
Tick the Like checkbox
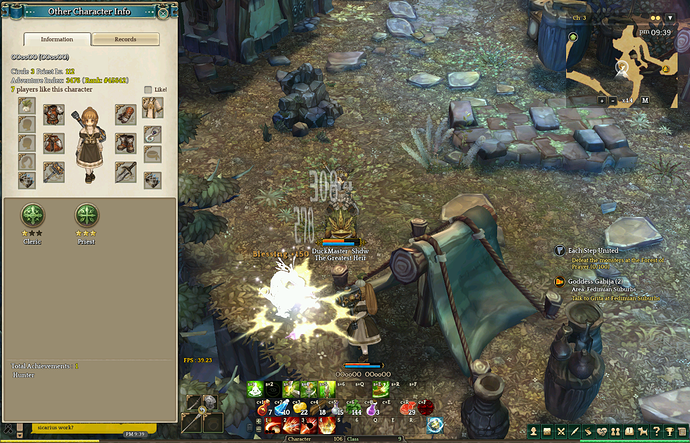point(148,90)
